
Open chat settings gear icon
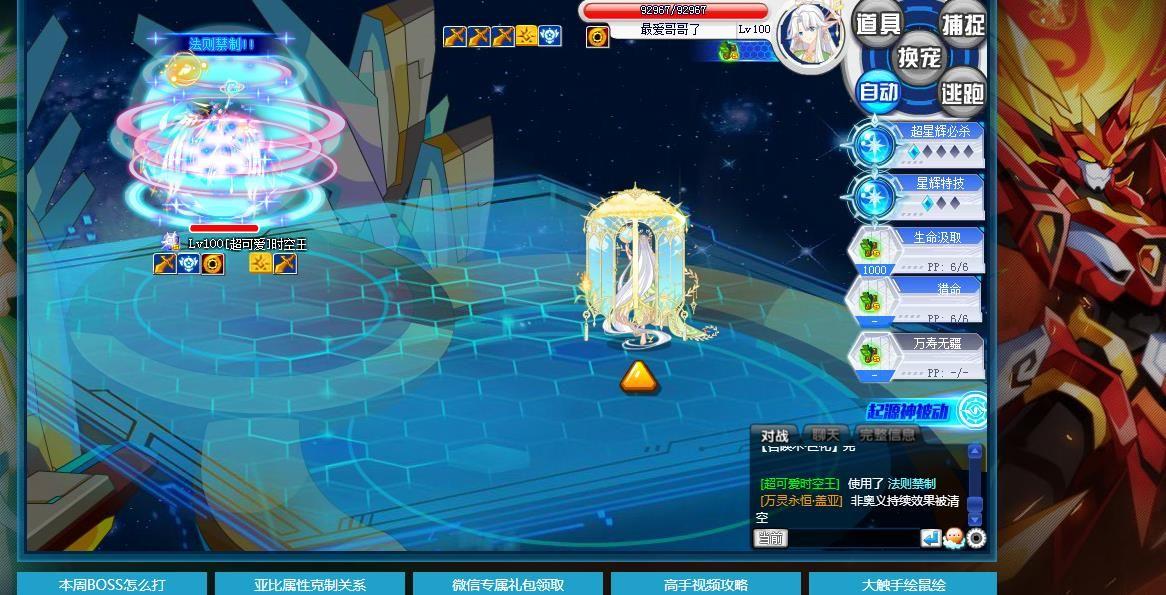pos(976,539)
